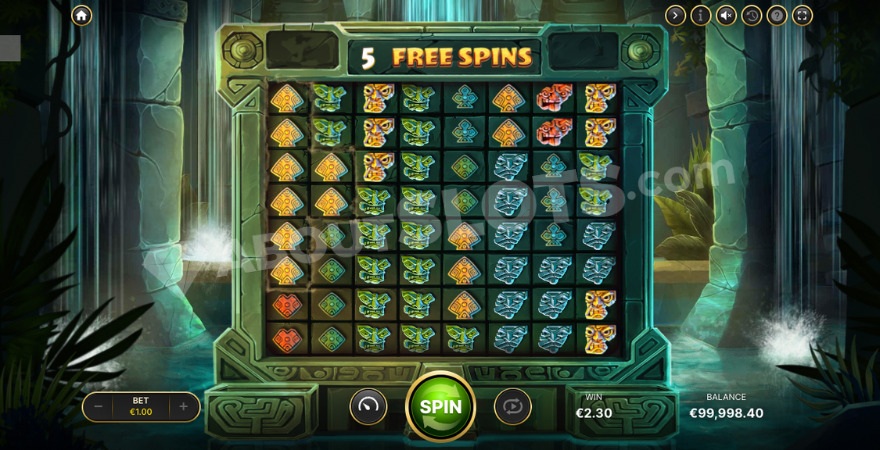This screenshot has height=450, width=880.
Task: Open the autoplay options button
Action: point(512,406)
